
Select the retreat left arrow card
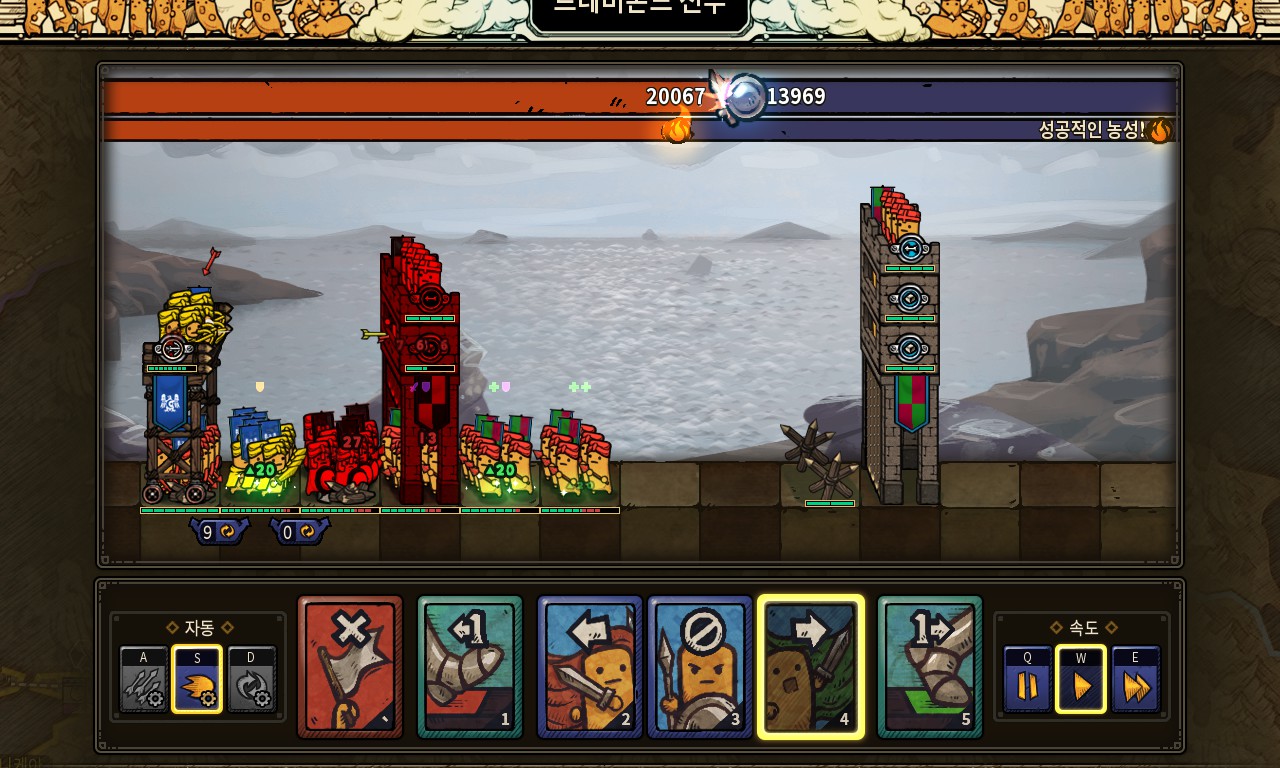coord(590,667)
